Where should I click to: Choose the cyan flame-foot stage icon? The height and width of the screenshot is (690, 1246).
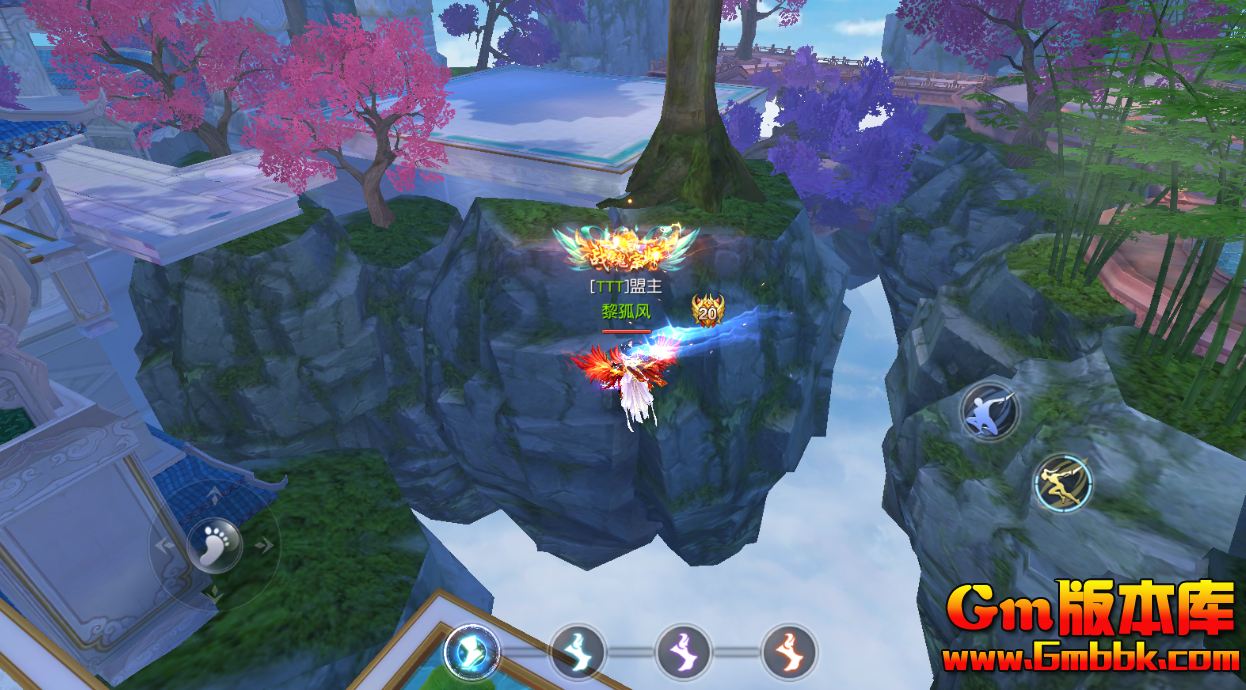point(578,652)
